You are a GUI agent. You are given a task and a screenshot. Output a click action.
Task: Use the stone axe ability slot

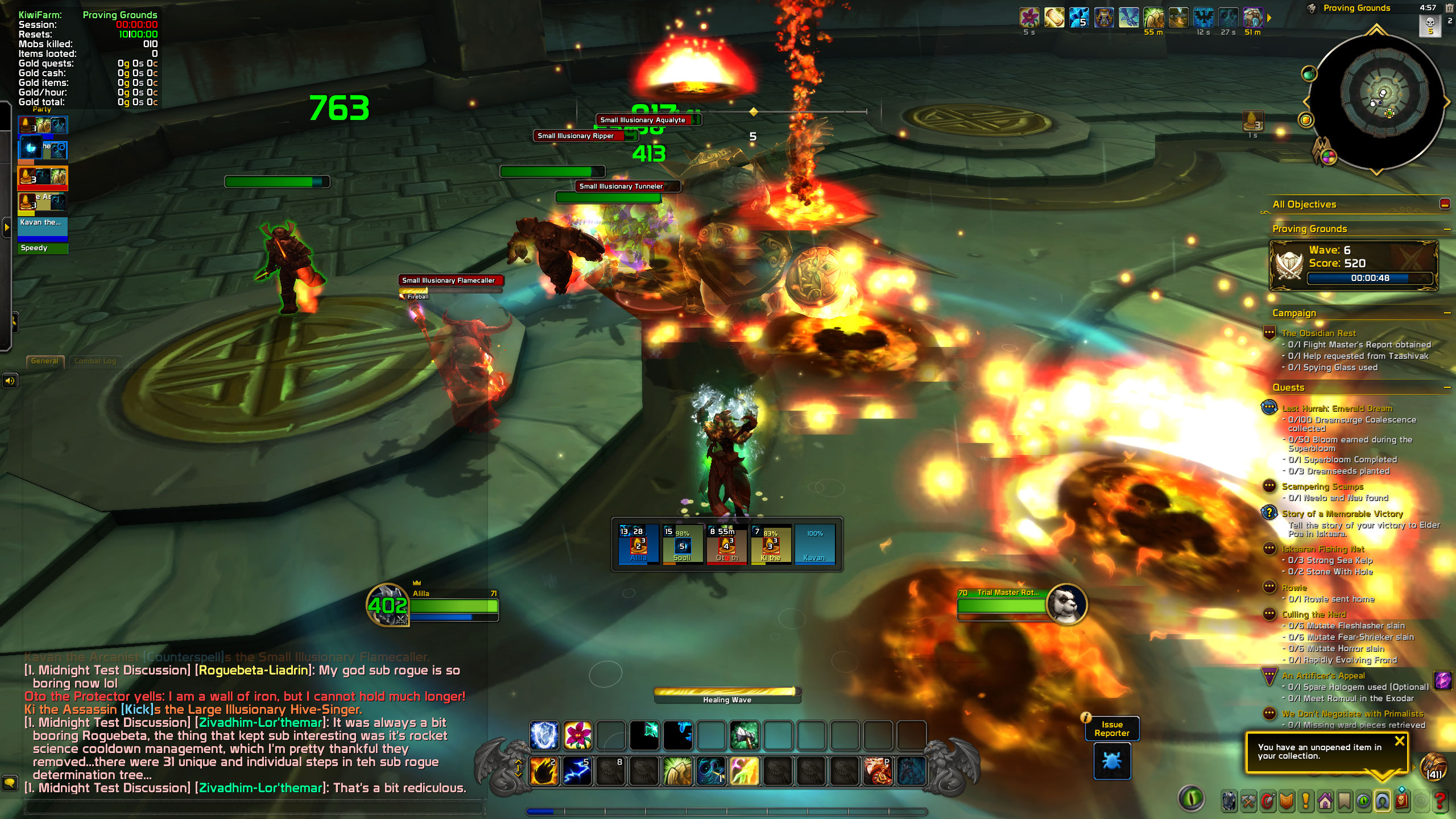744,735
